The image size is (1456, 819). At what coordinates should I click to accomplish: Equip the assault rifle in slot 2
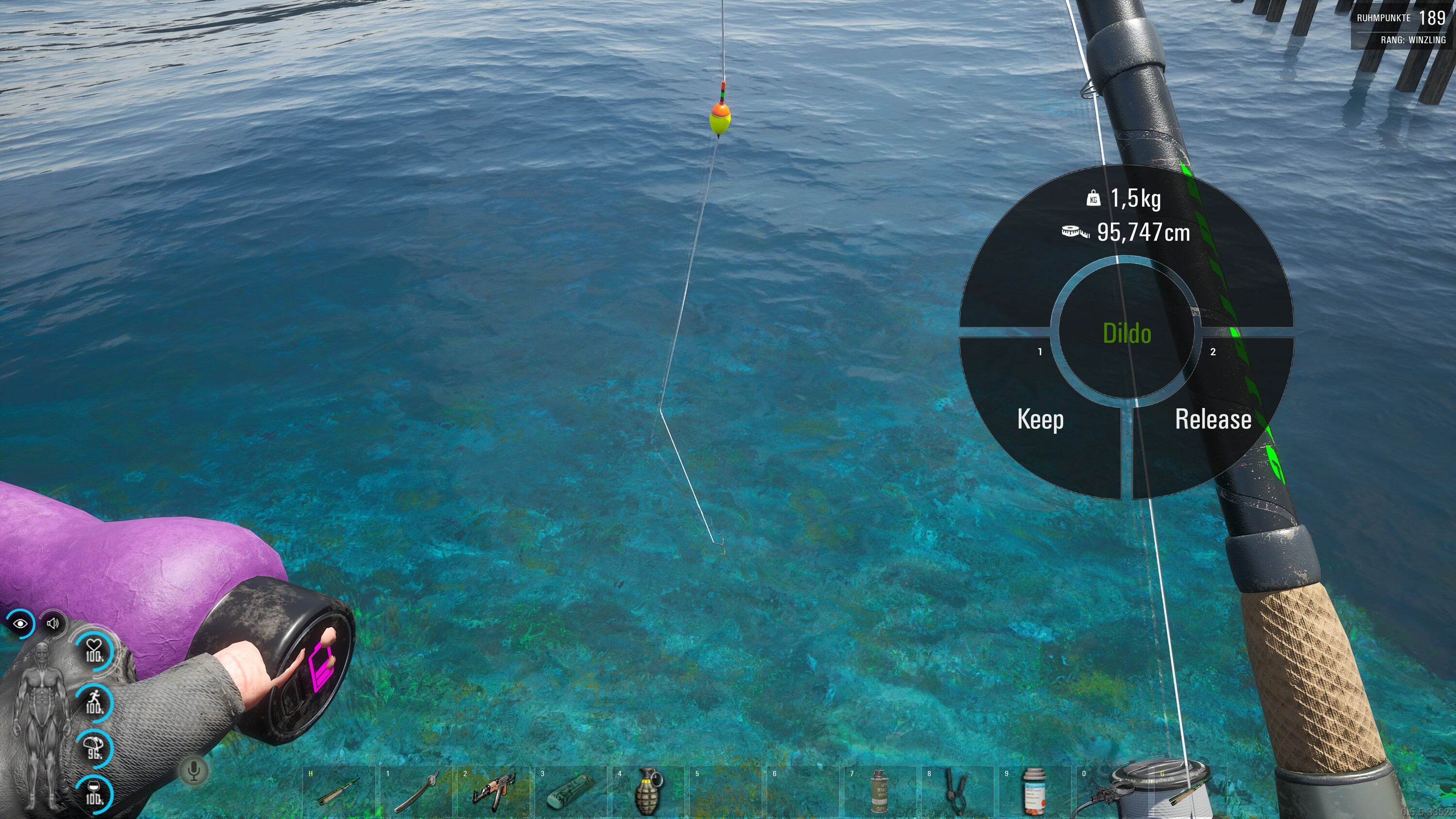click(x=494, y=792)
